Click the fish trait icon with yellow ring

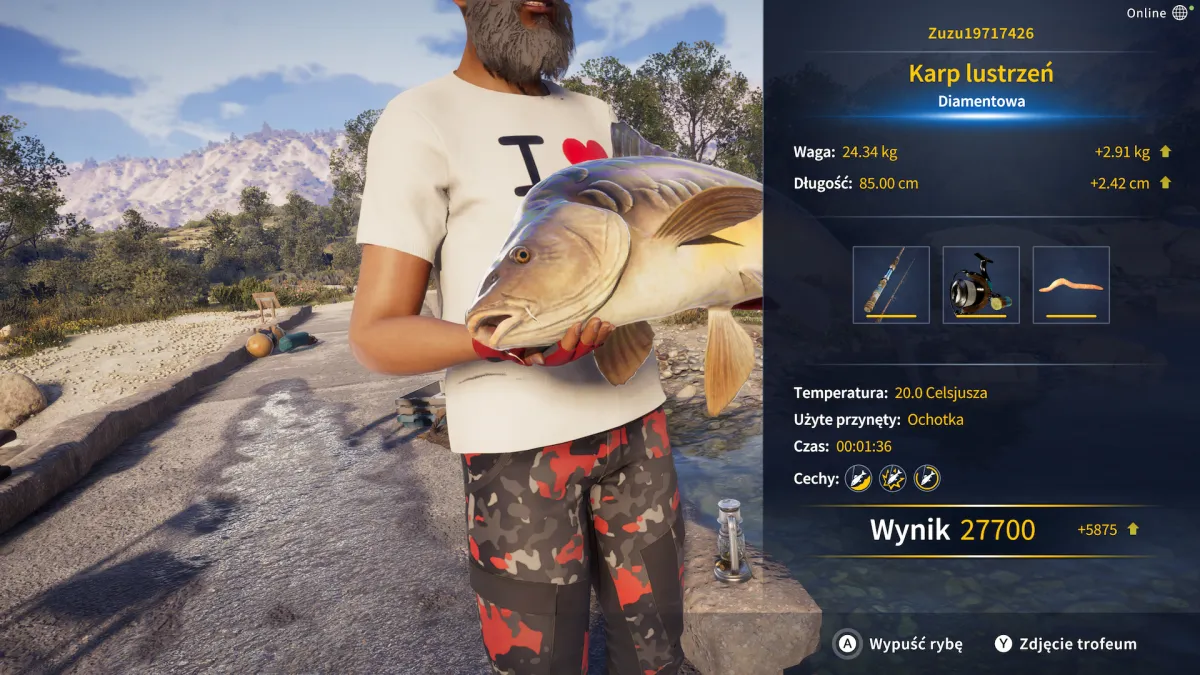coord(927,479)
